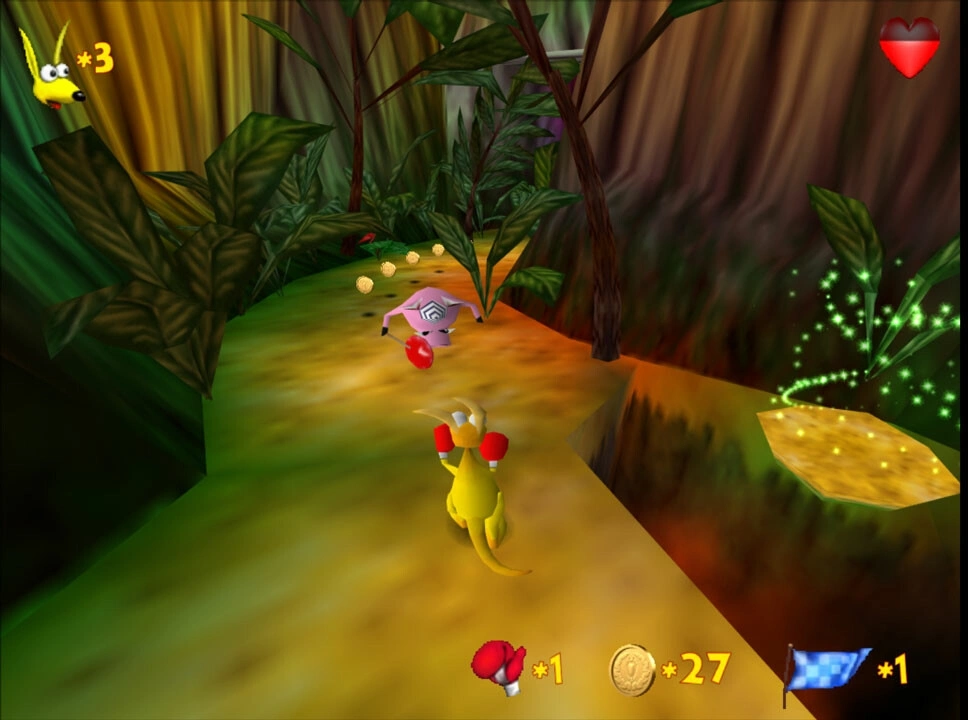Click the kangaroo head lives icon

[x=52, y=70]
